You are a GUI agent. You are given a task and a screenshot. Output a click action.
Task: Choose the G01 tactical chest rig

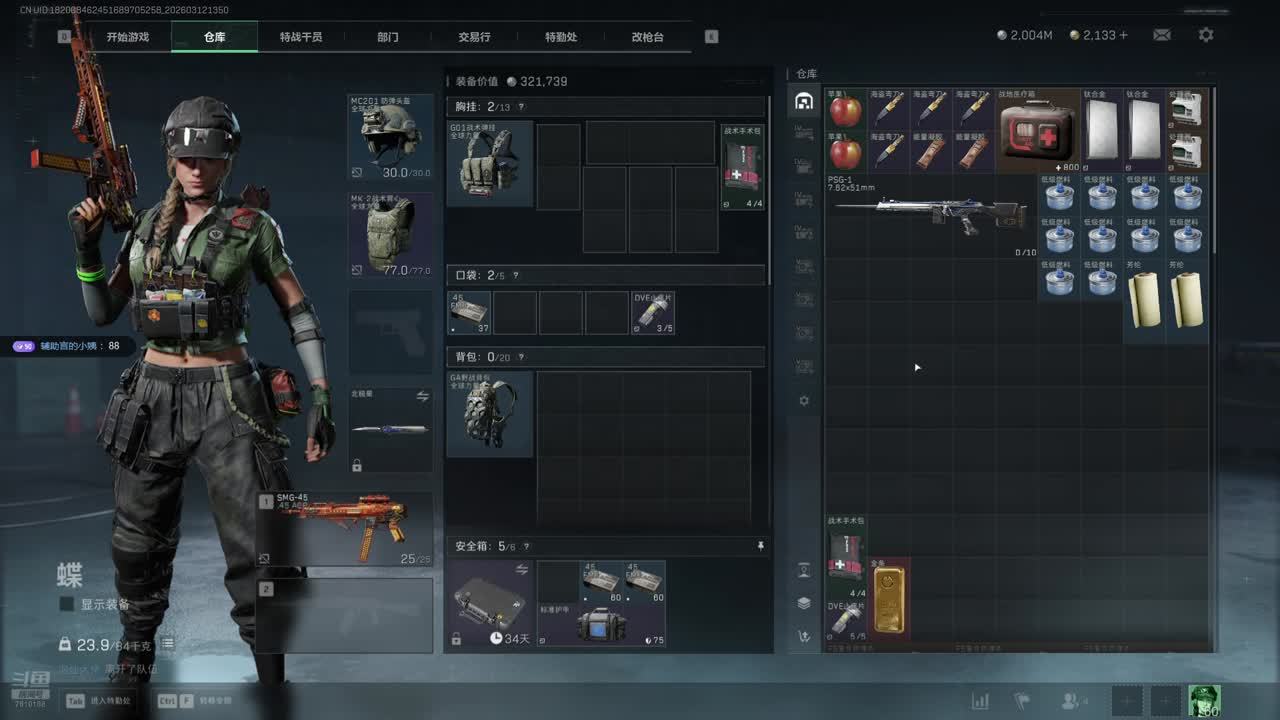point(489,164)
